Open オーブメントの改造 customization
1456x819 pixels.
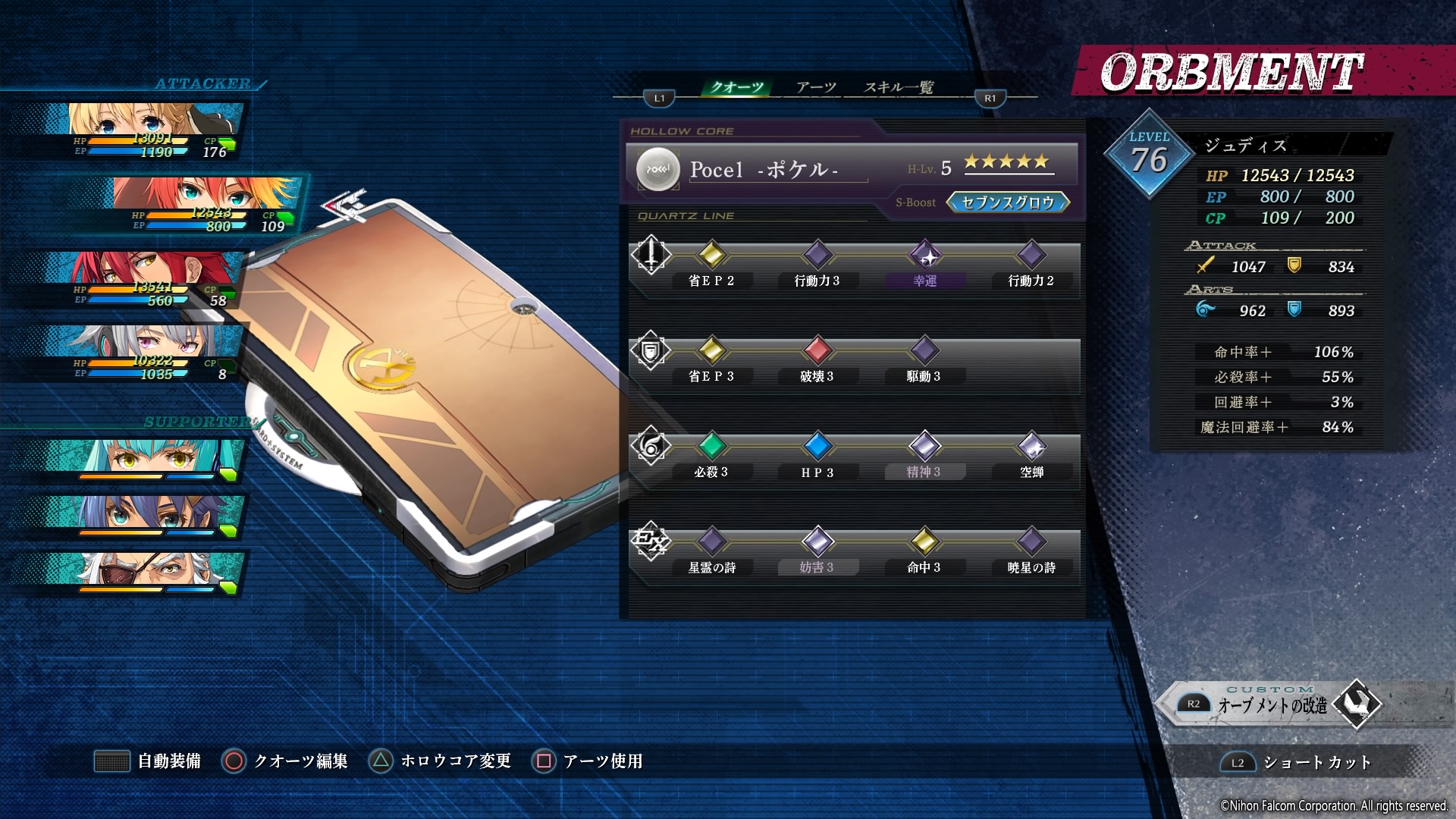click(x=1274, y=704)
